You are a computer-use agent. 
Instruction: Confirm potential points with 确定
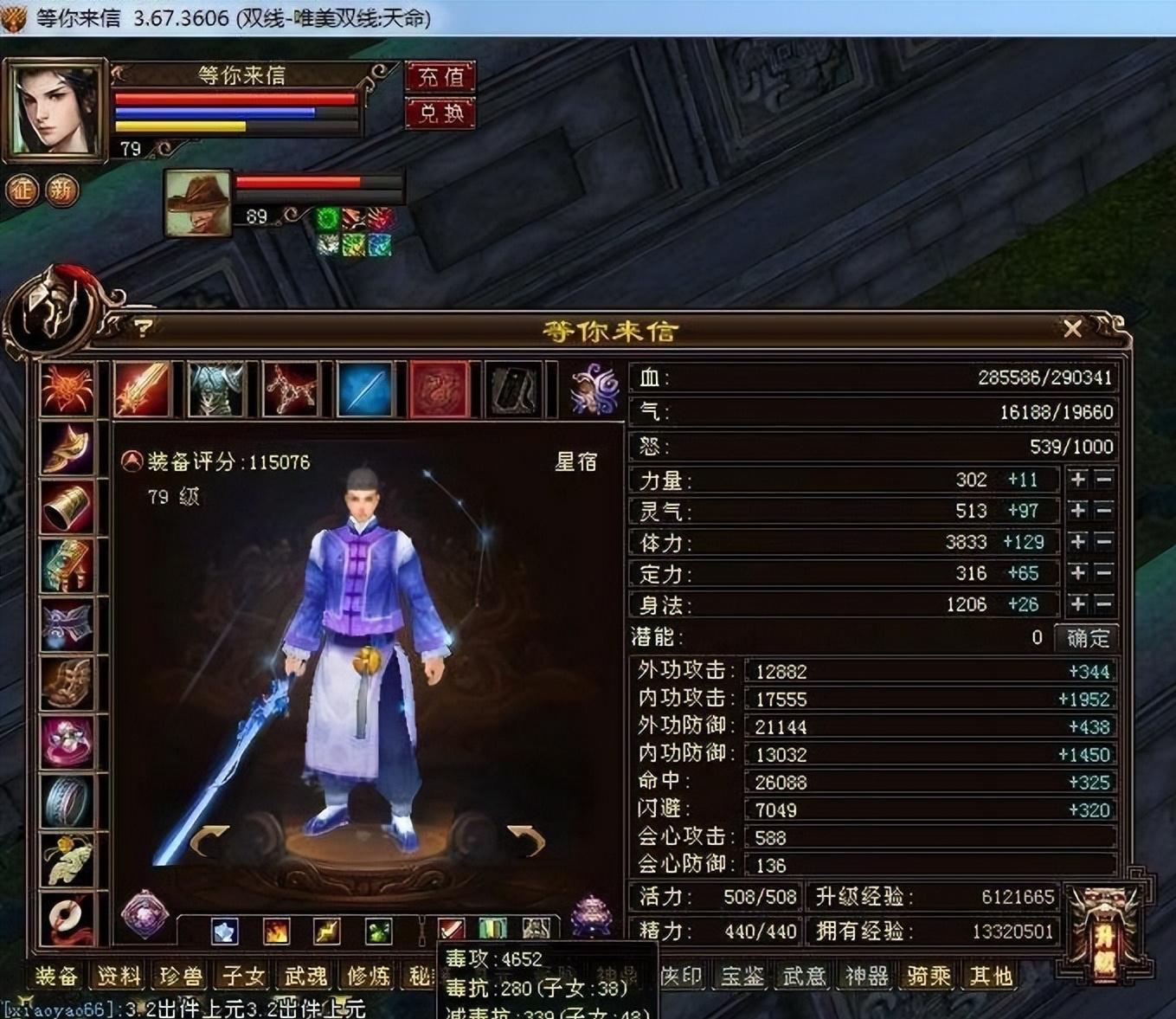click(x=1087, y=638)
